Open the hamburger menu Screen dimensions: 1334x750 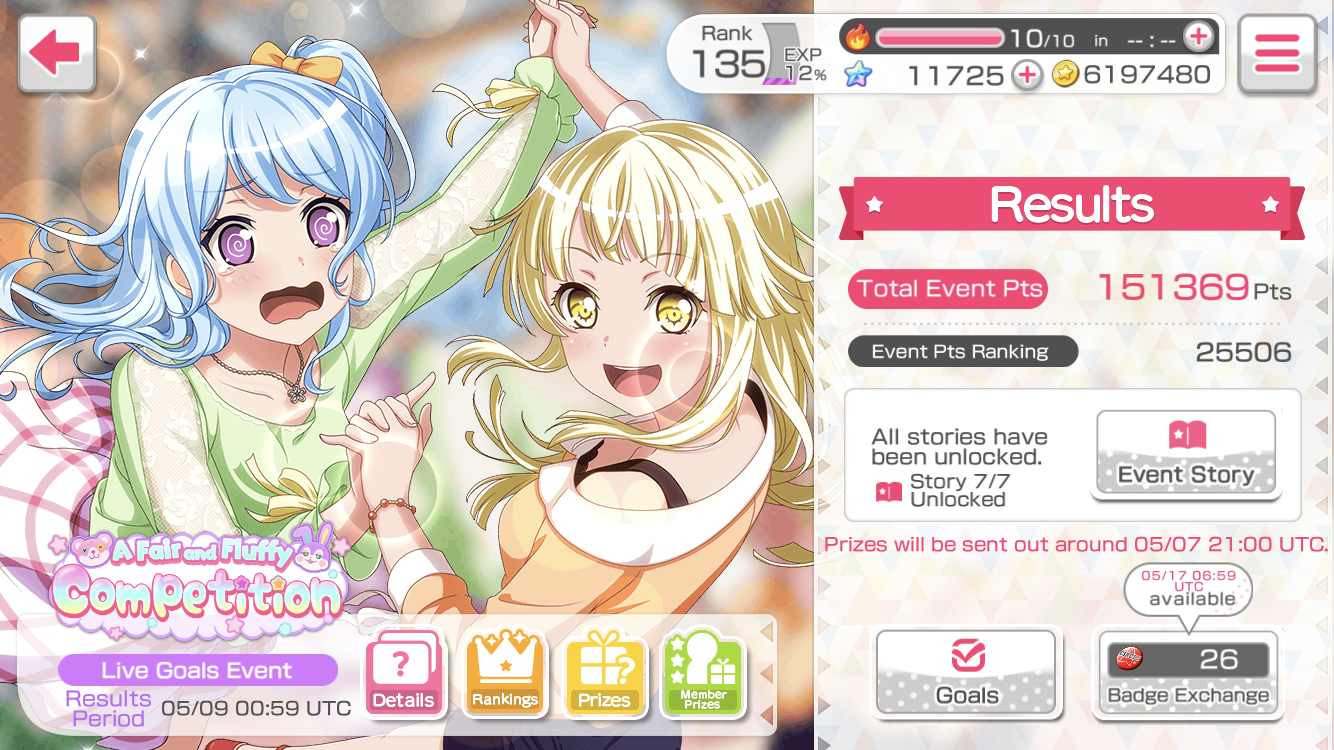(1276, 54)
